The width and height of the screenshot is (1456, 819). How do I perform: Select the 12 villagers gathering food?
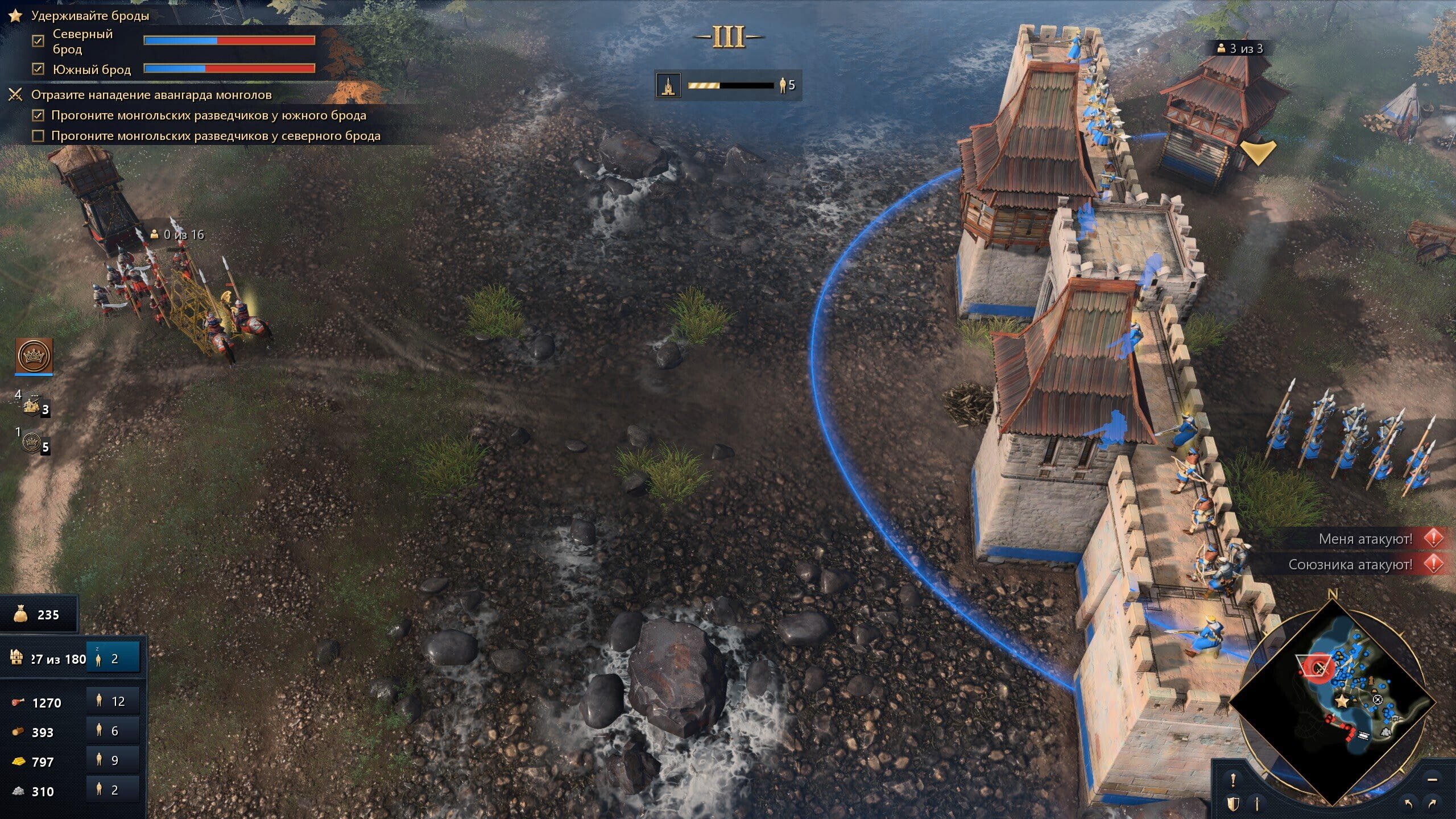(113, 701)
